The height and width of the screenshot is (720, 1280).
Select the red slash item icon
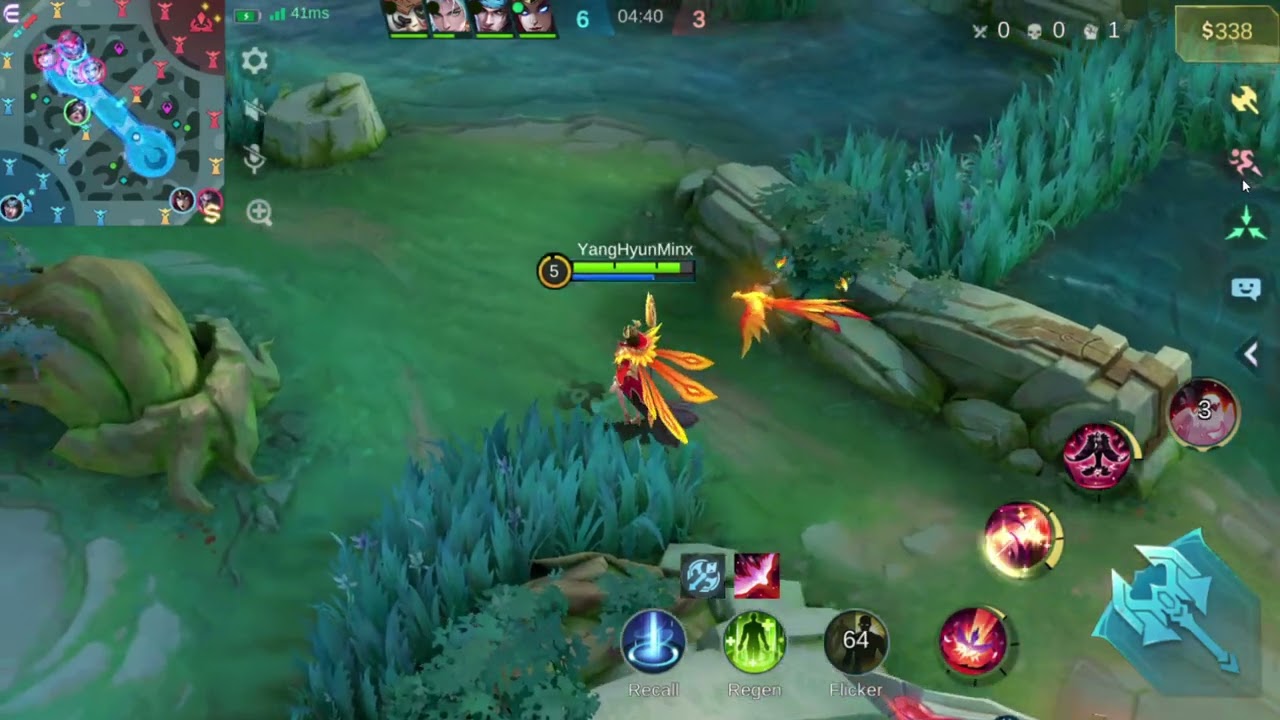pyautogui.click(x=756, y=576)
